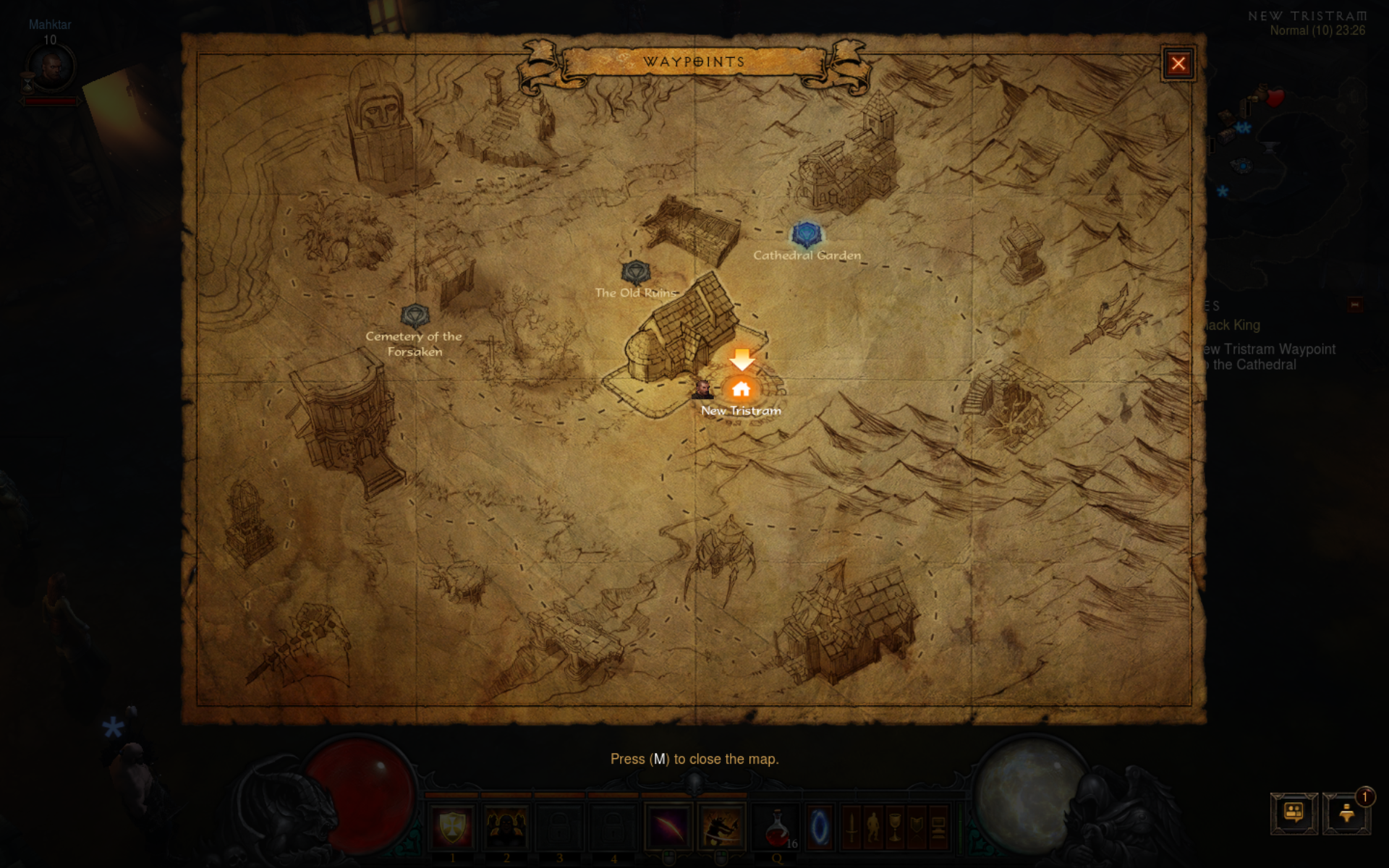Open the goblet menu button
Viewport: 1389px width, 868px height.
[896, 827]
